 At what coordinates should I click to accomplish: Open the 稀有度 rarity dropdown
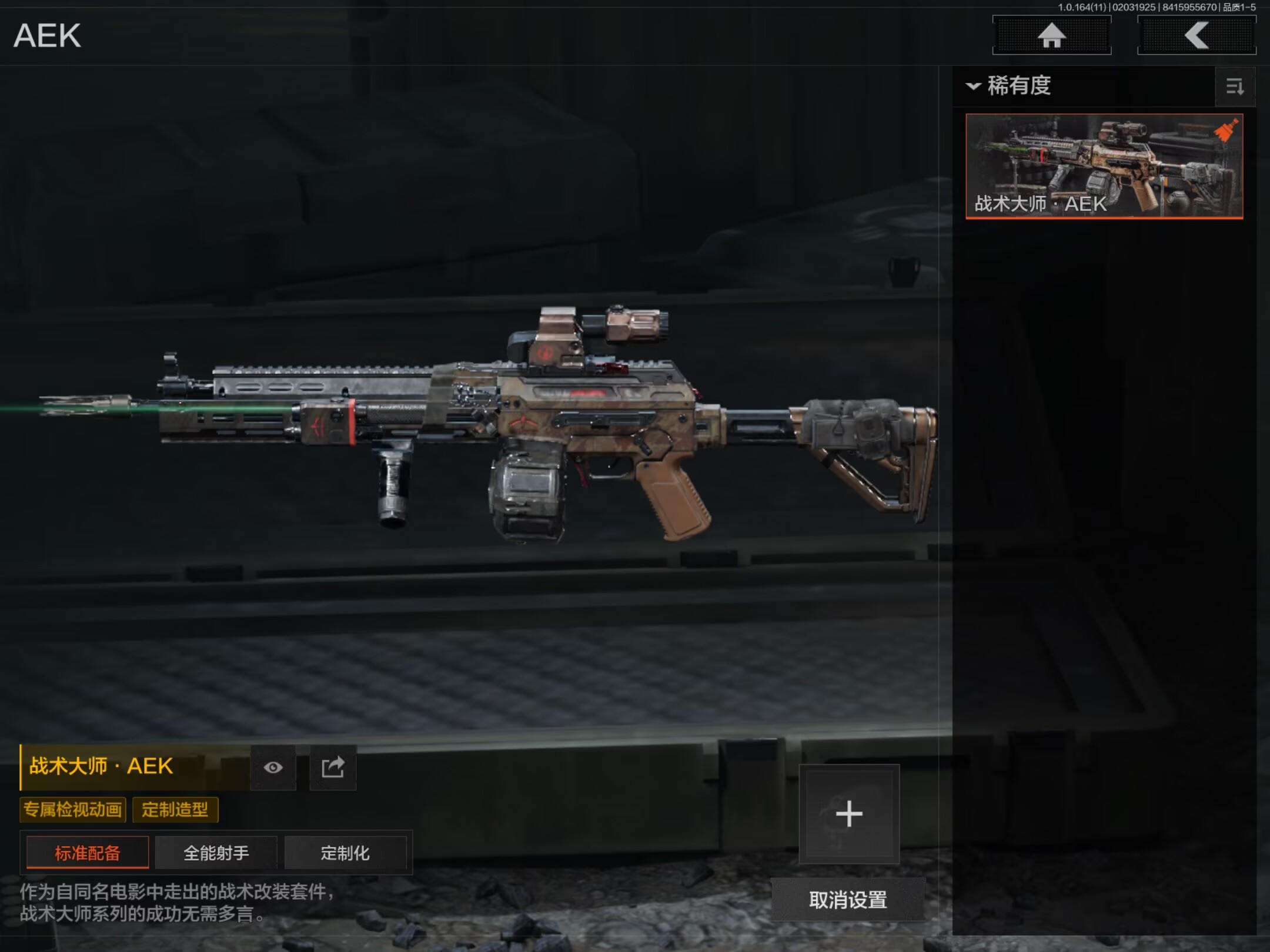tap(1009, 86)
